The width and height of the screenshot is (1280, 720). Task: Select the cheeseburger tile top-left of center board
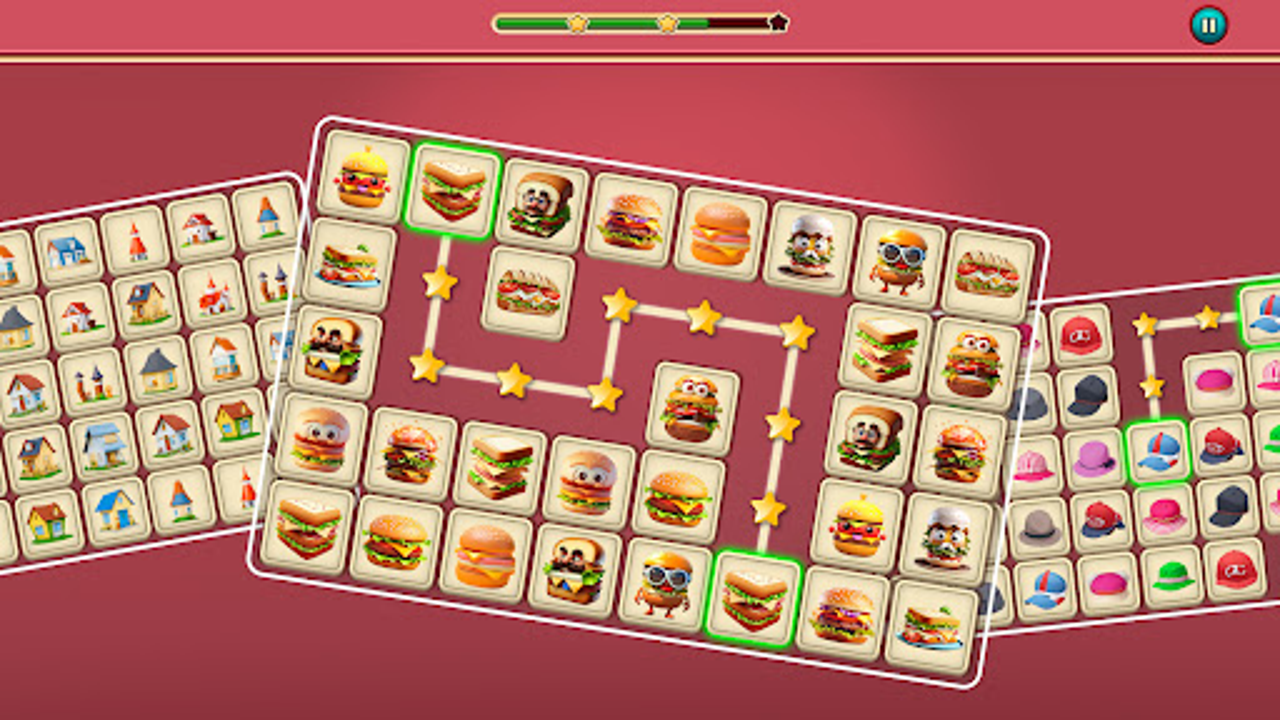point(362,182)
